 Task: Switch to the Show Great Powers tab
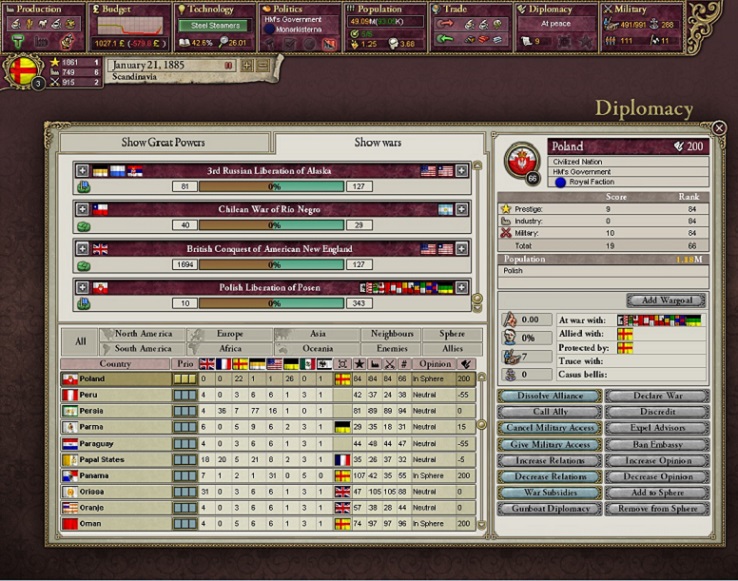pos(163,143)
